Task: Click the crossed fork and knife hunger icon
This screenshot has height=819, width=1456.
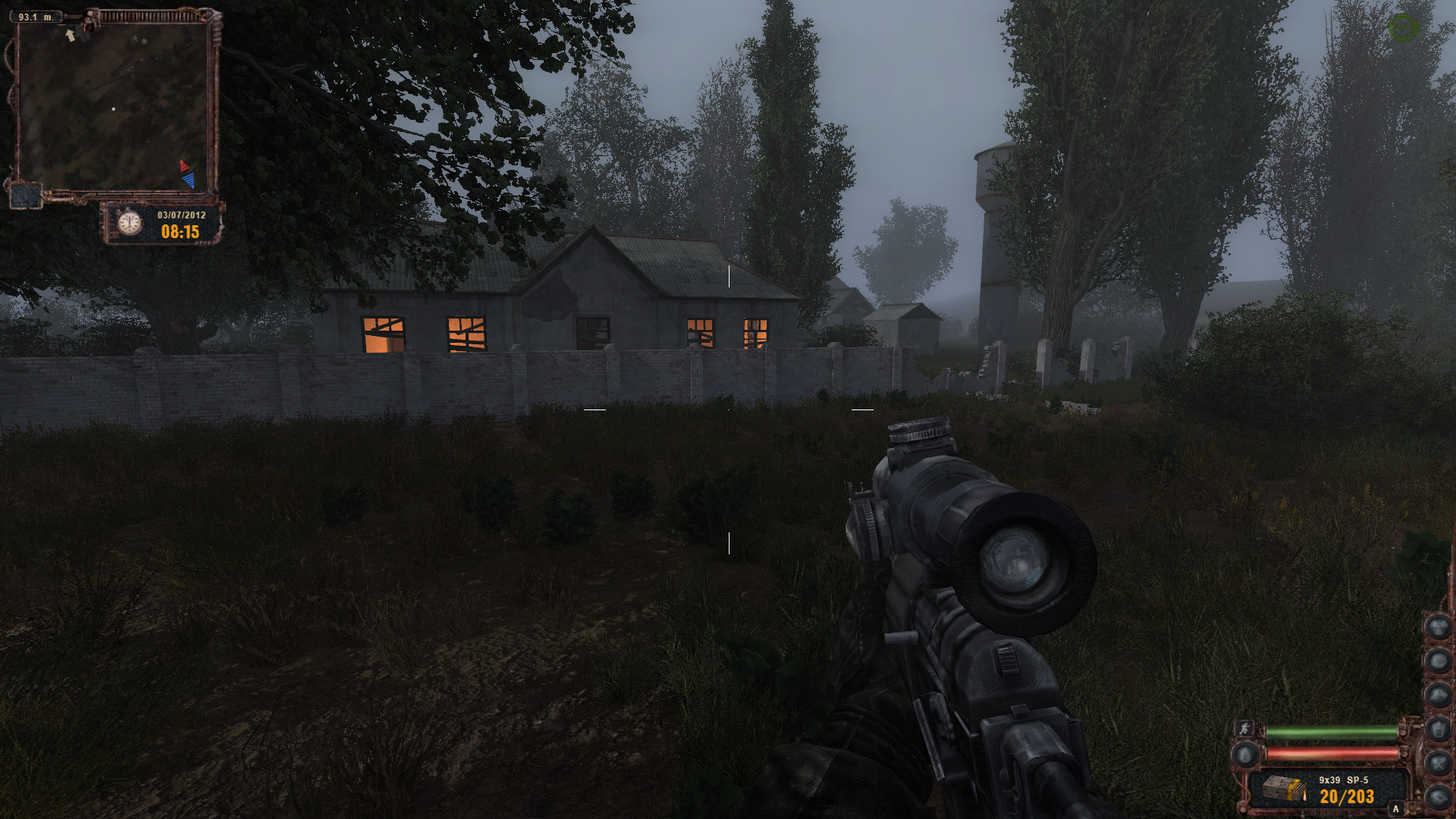Action: 1438,762
